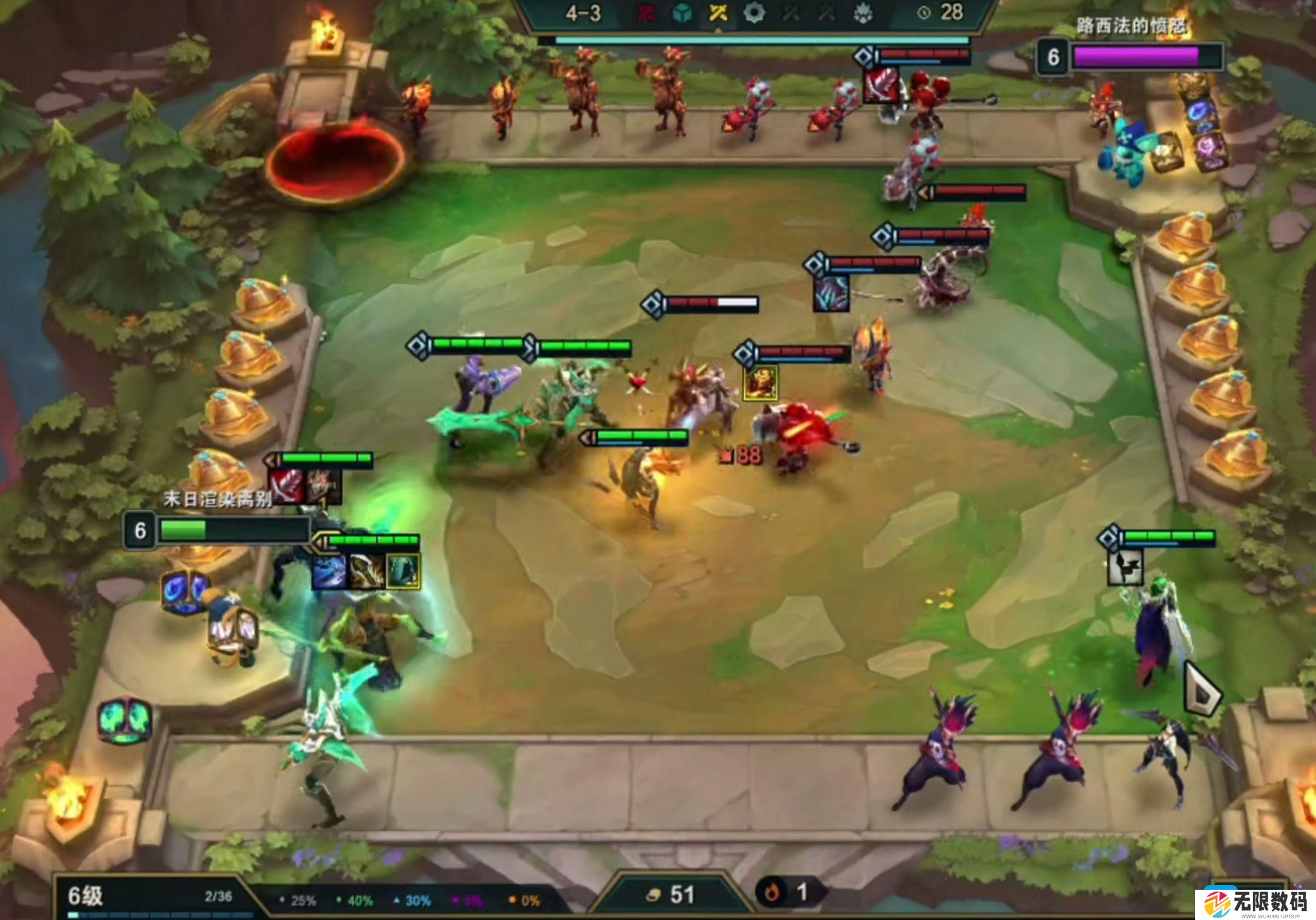View the gold-bordered teal item on ally champion
This screenshot has height=920, width=1316.
click(403, 571)
